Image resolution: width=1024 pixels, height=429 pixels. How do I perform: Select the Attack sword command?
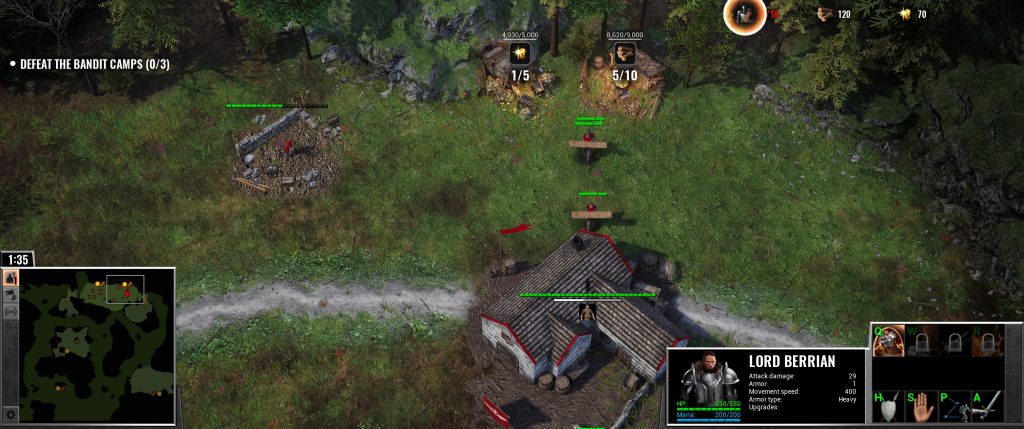point(986,405)
